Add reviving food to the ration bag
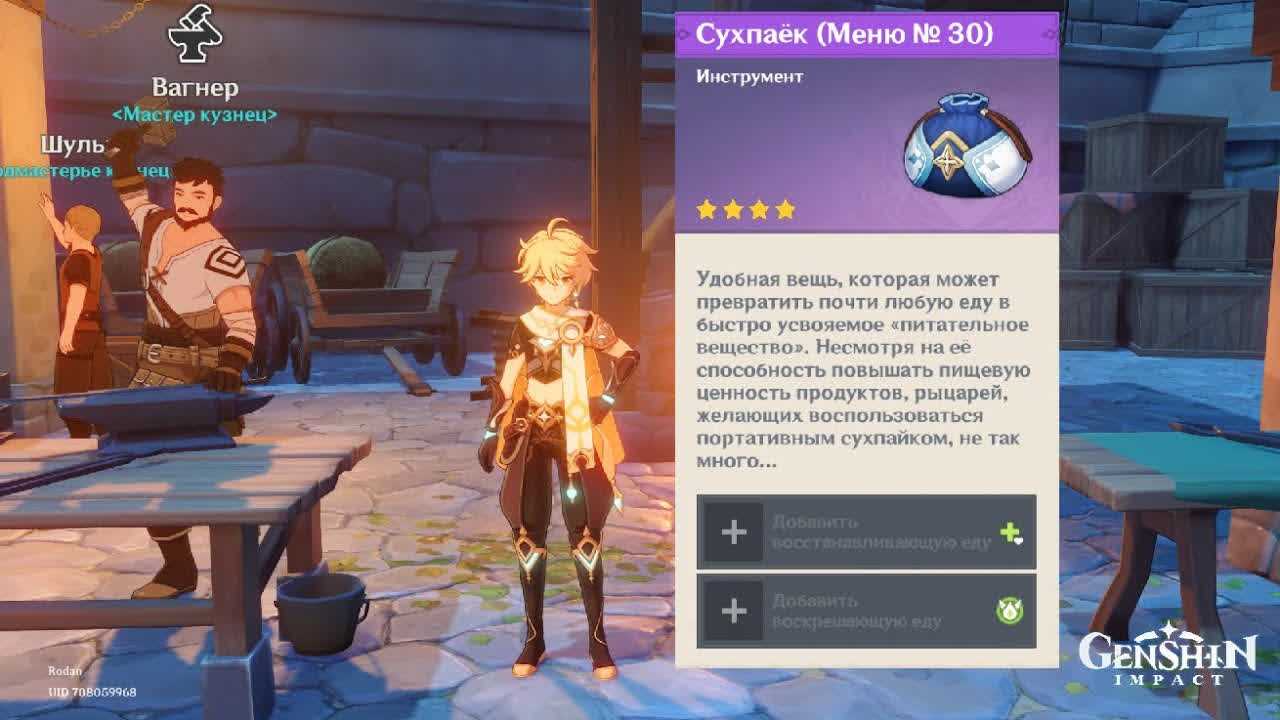The width and height of the screenshot is (1280, 720). (865, 611)
